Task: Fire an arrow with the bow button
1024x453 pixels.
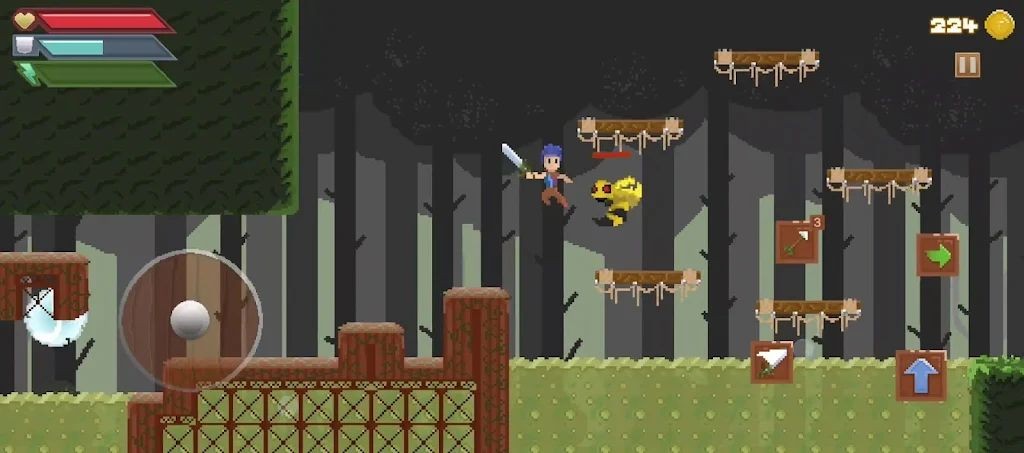Action: click(797, 242)
